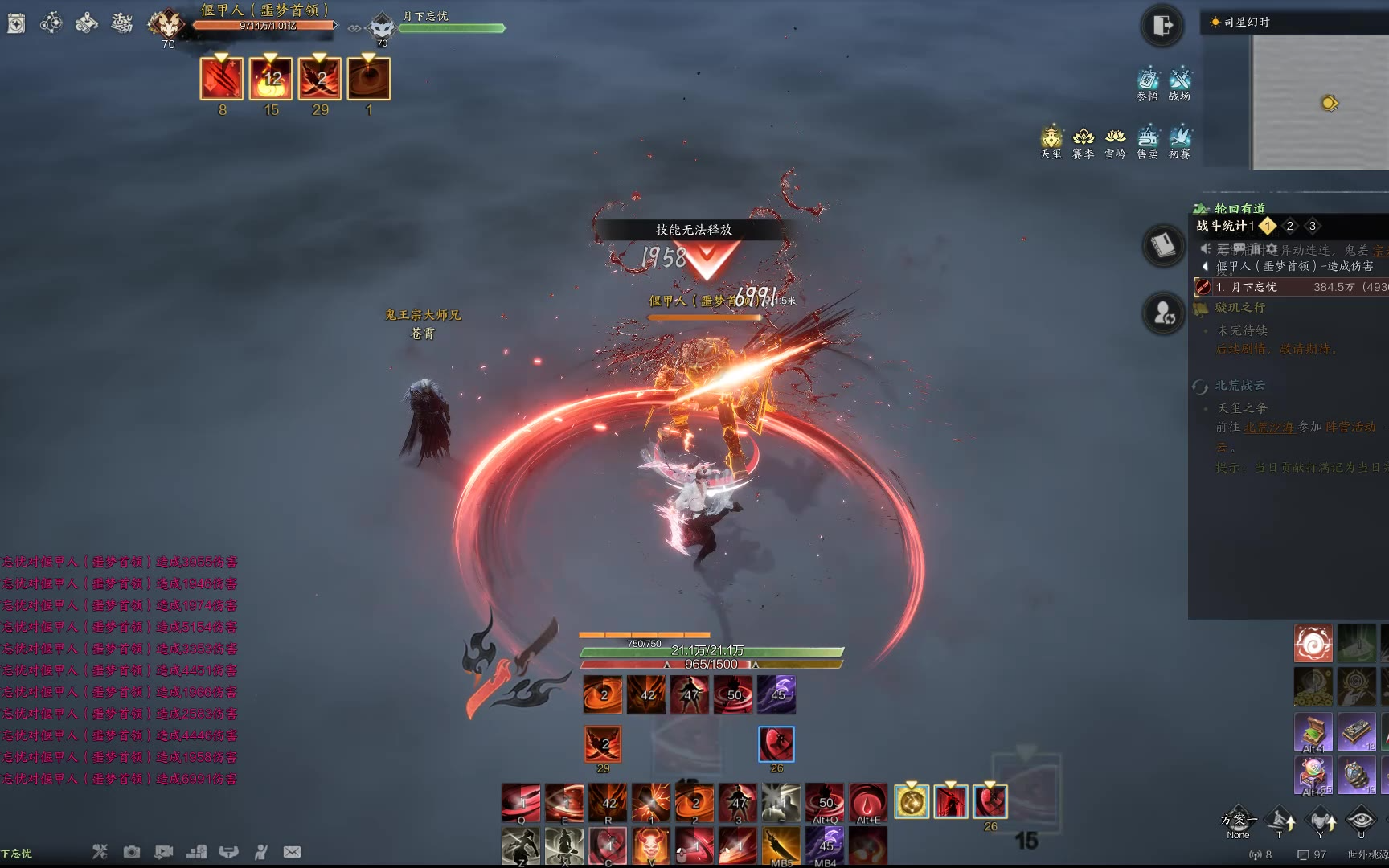Open the crossed tools settings icon

[100, 852]
